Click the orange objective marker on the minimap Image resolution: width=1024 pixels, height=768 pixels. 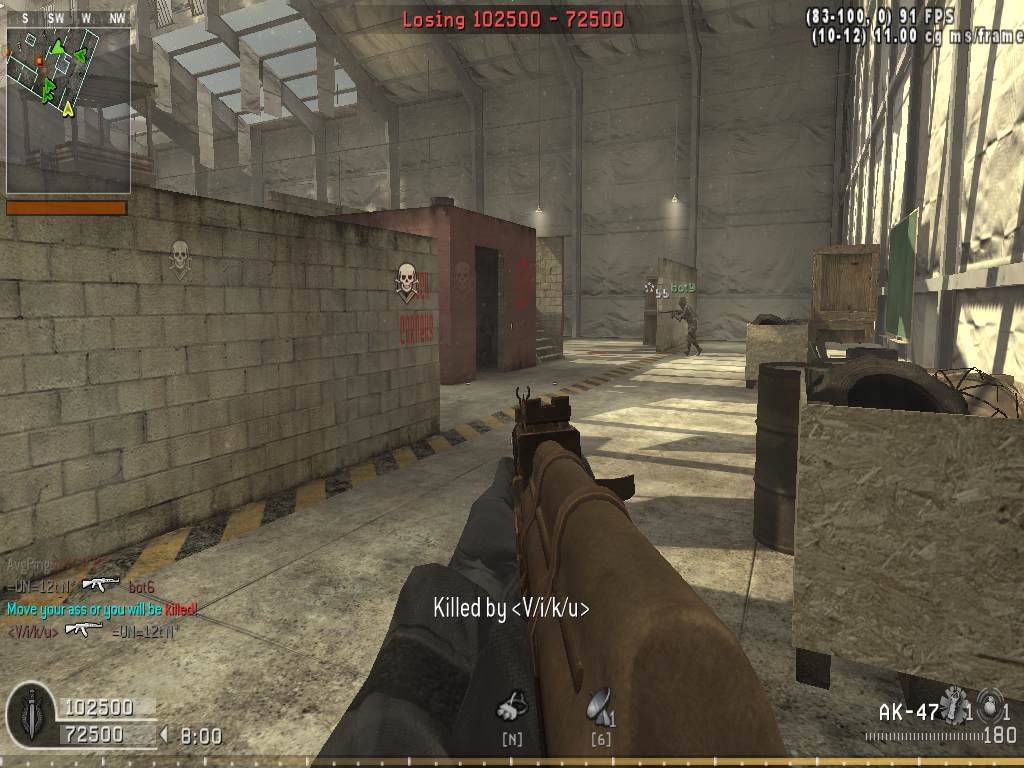39,61
